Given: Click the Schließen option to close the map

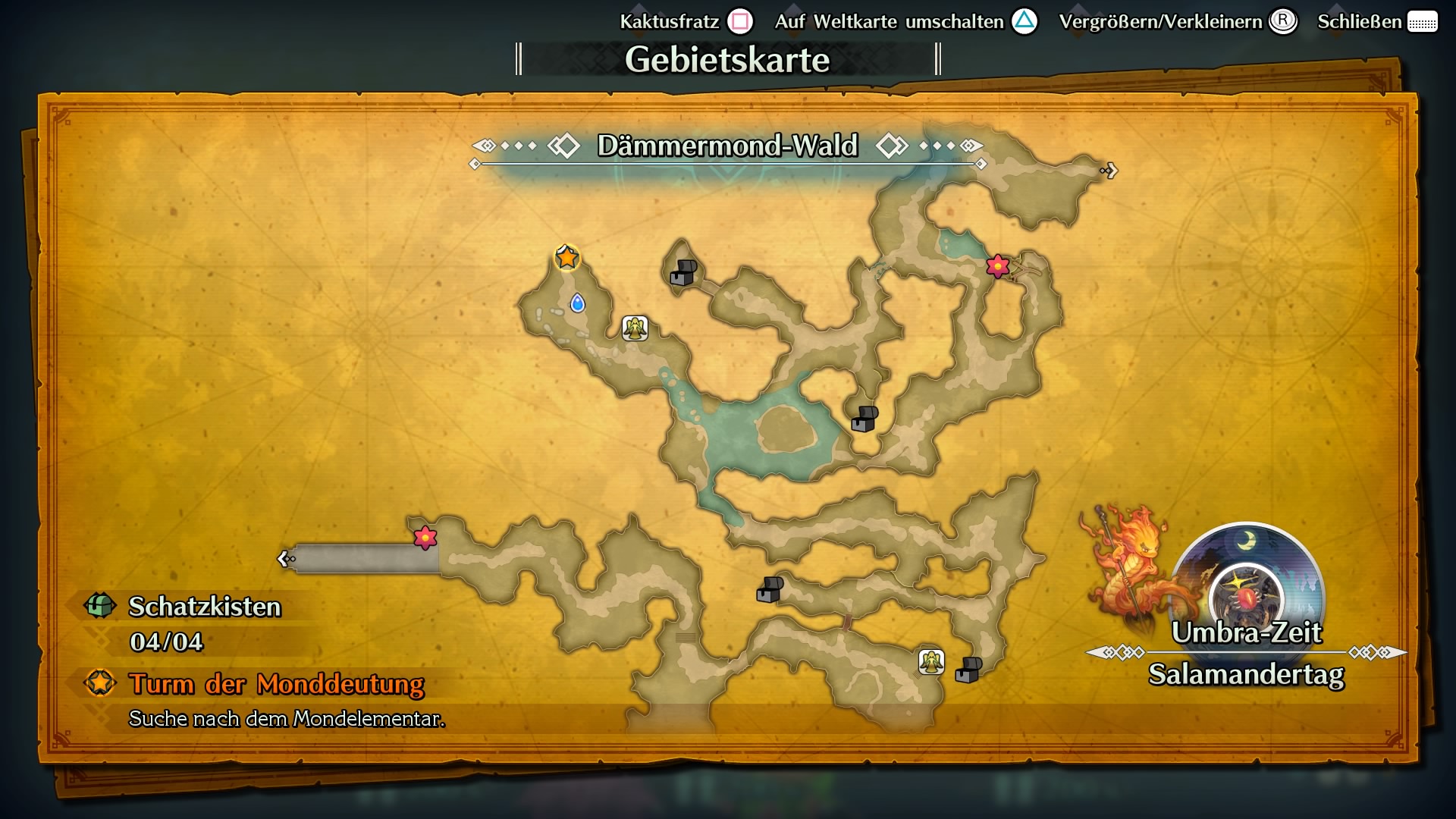Looking at the screenshot, I should click(1360, 22).
